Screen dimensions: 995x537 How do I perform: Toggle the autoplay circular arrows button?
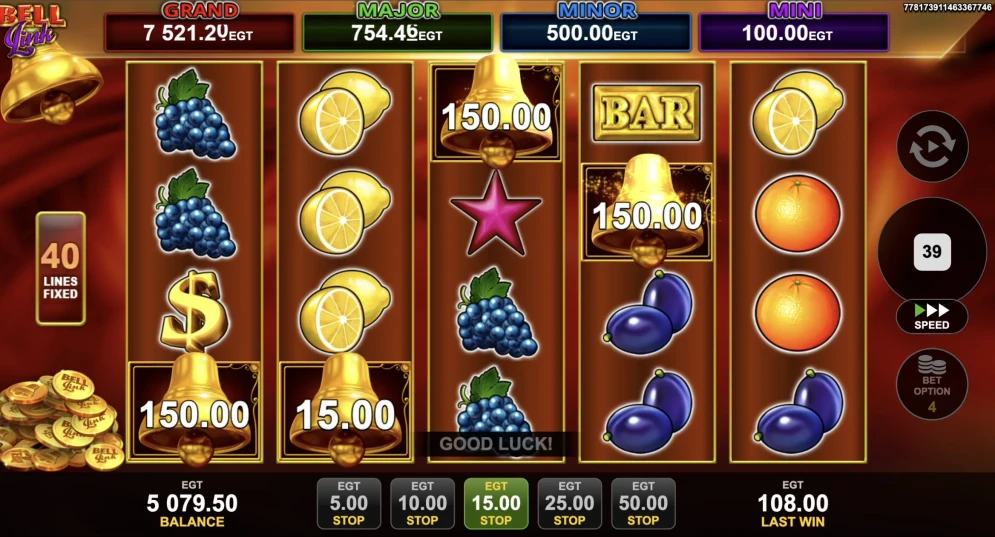click(932, 147)
